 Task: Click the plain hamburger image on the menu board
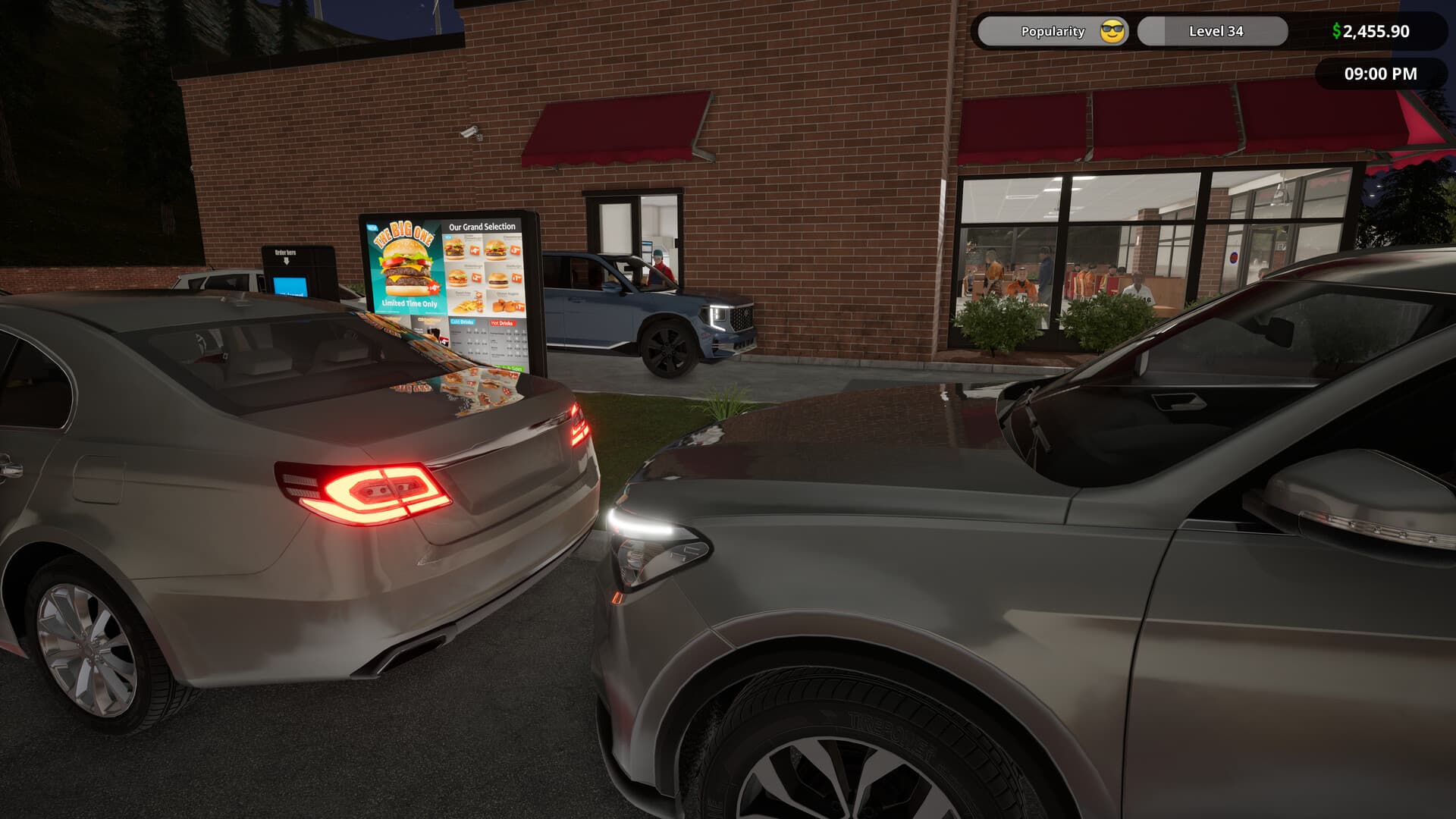point(497,279)
